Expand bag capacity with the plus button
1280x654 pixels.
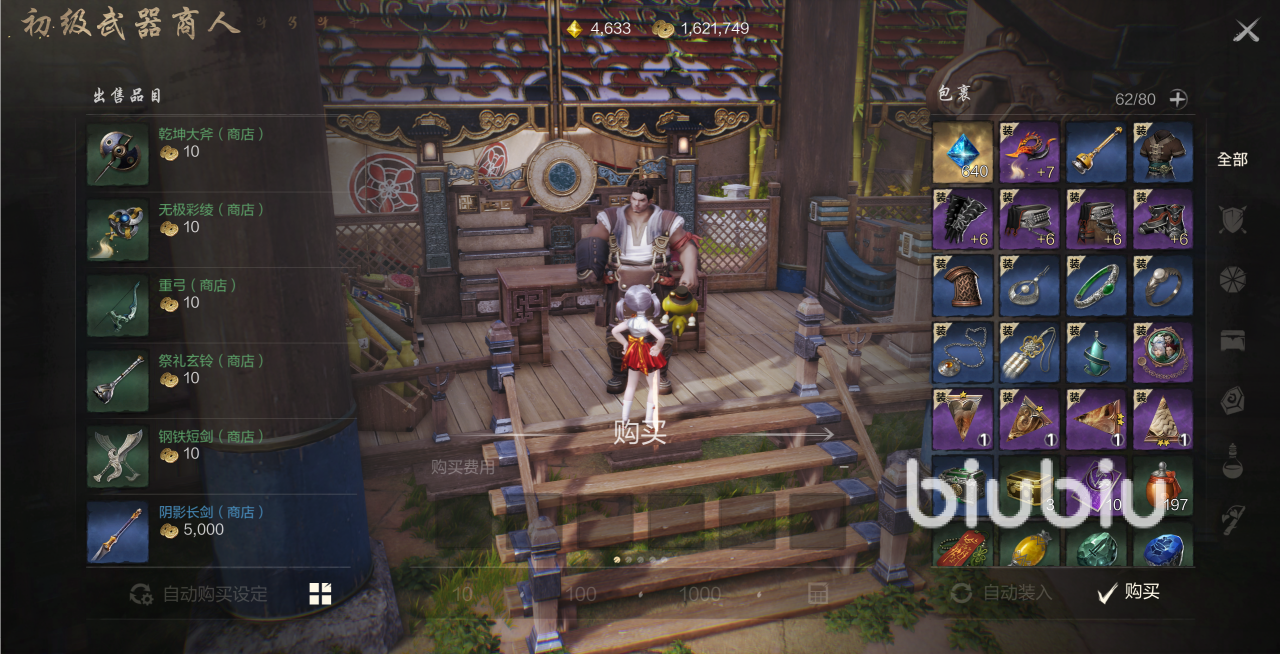click(1178, 99)
